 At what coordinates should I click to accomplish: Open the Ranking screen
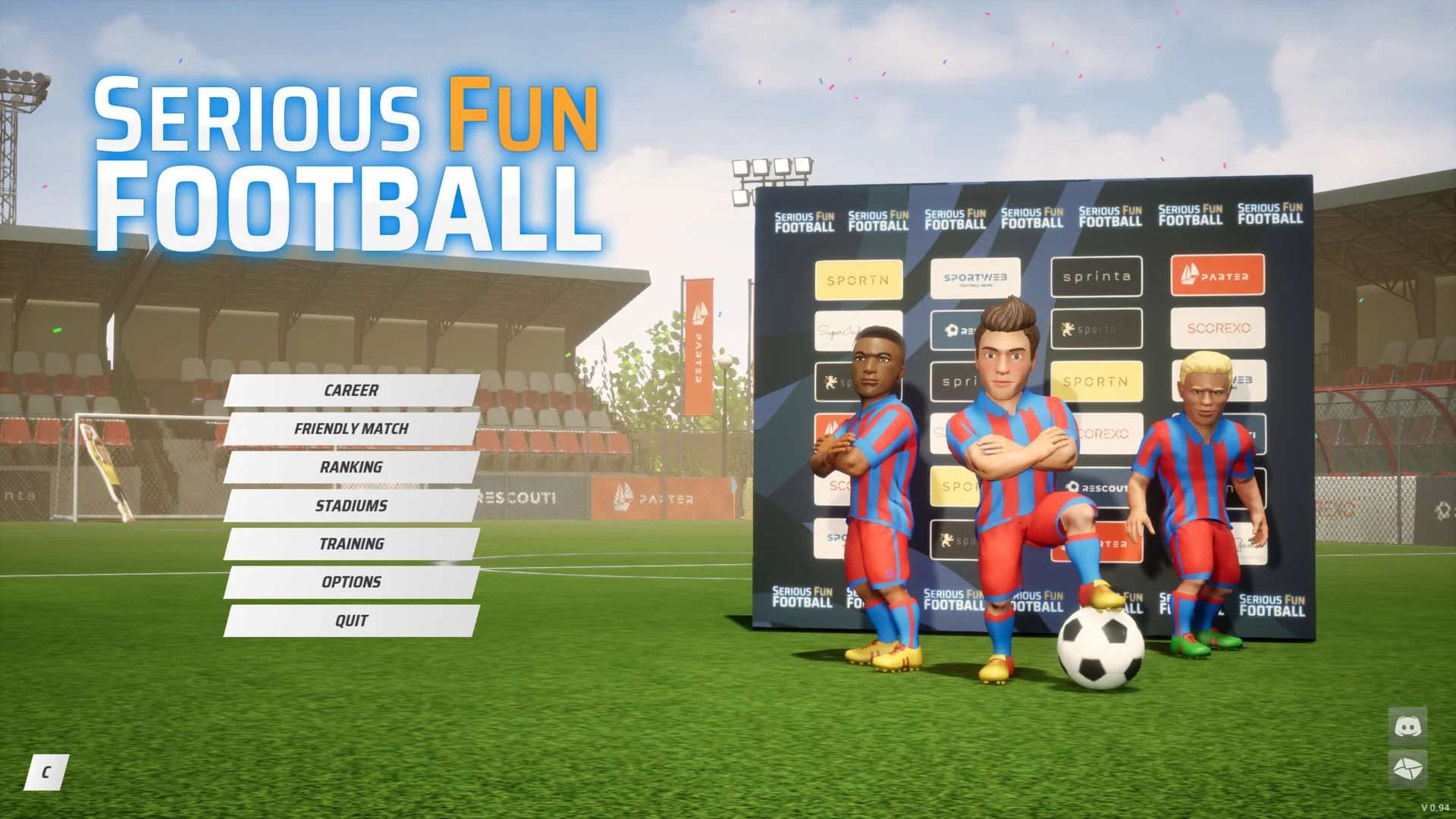point(350,467)
